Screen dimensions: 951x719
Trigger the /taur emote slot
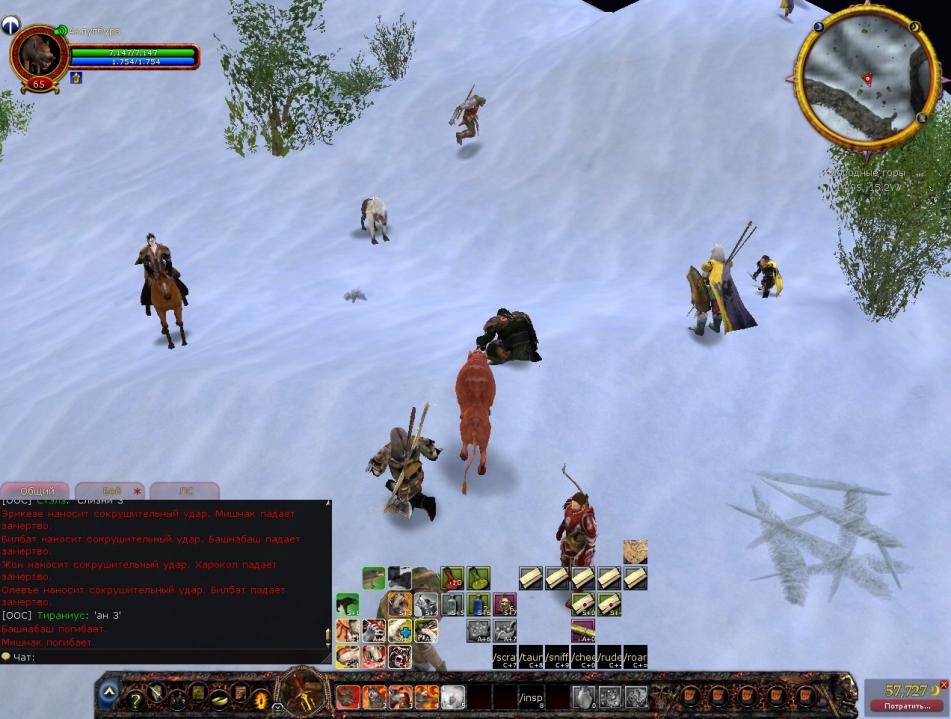pyautogui.click(x=531, y=656)
